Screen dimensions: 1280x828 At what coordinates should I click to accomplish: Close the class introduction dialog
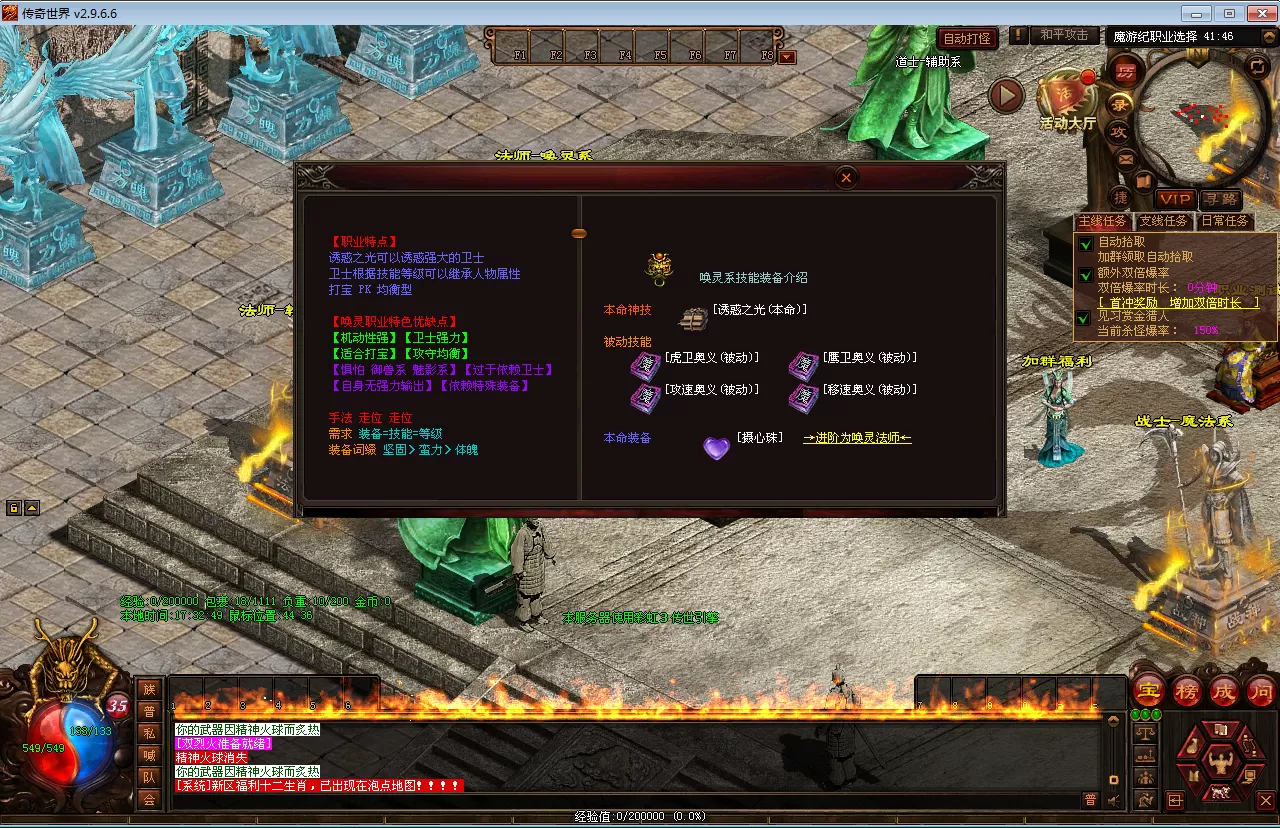(x=846, y=178)
